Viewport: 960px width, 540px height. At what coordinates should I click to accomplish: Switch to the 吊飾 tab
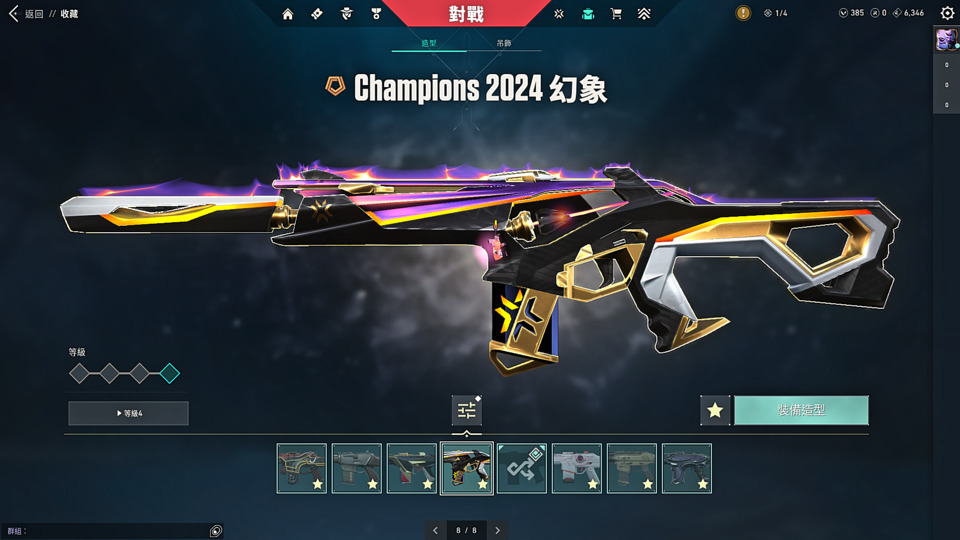503,44
